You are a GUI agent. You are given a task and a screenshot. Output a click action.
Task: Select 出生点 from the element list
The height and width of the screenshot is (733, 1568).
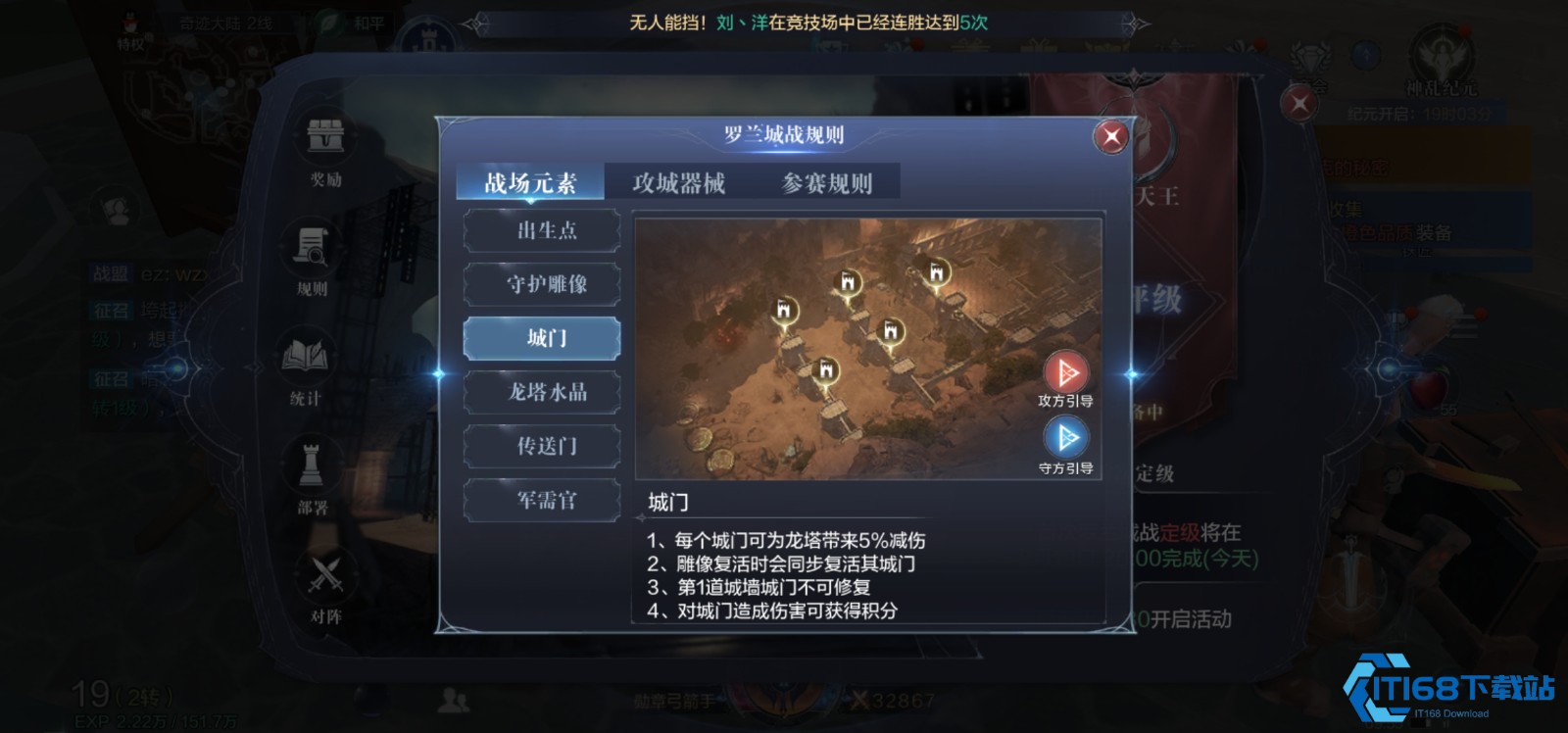(542, 231)
